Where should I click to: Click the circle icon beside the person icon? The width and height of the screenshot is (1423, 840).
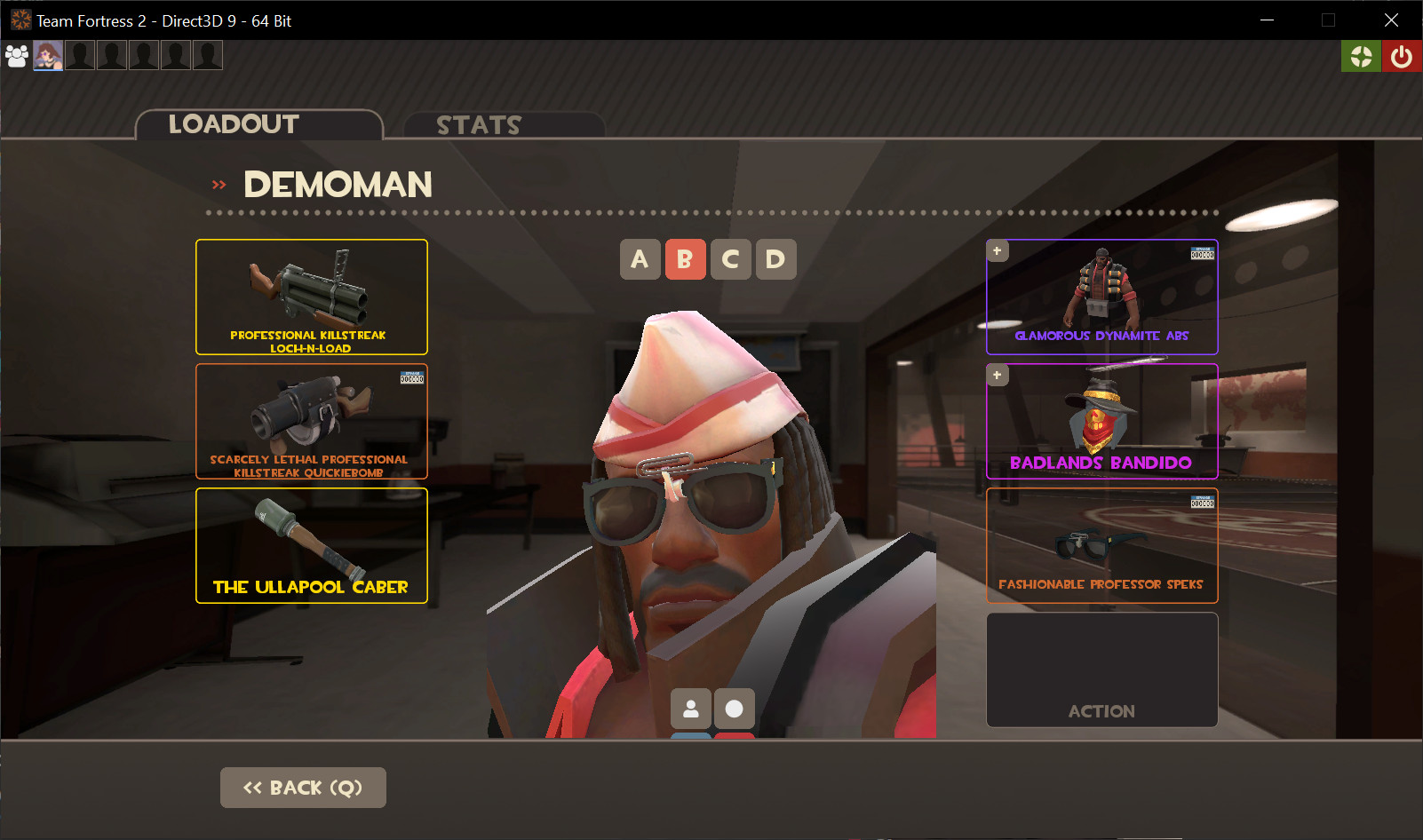click(x=734, y=709)
